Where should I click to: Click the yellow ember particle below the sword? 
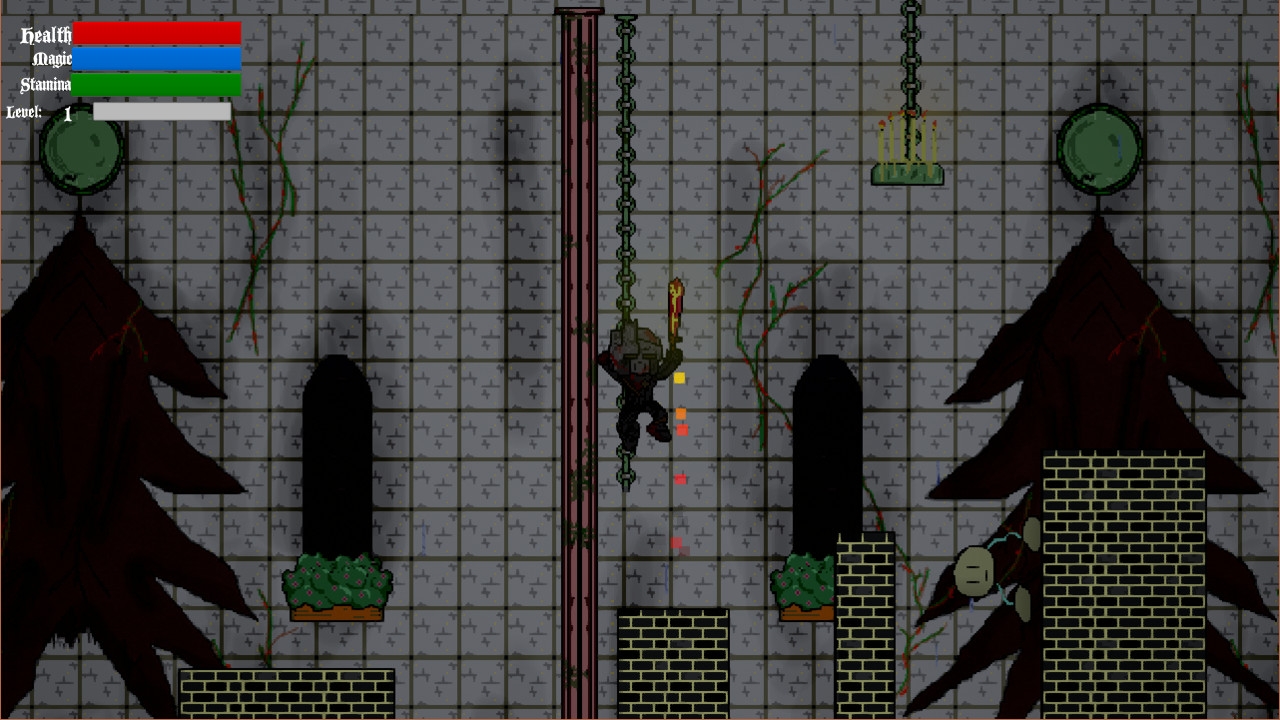pyautogui.click(x=677, y=378)
